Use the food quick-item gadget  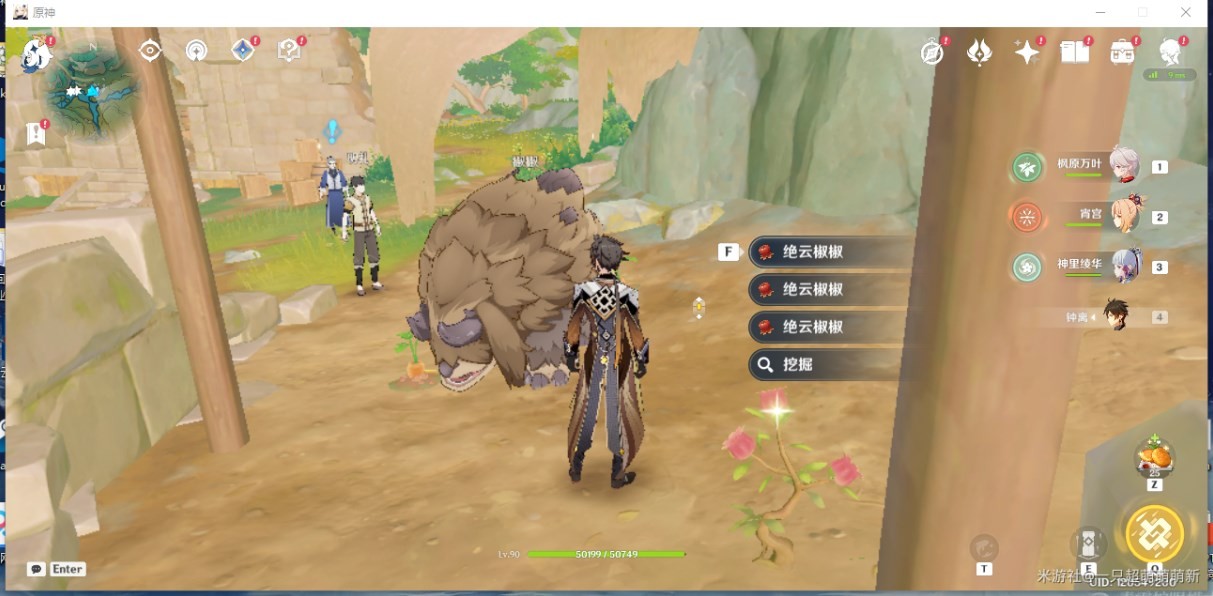point(1155,460)
